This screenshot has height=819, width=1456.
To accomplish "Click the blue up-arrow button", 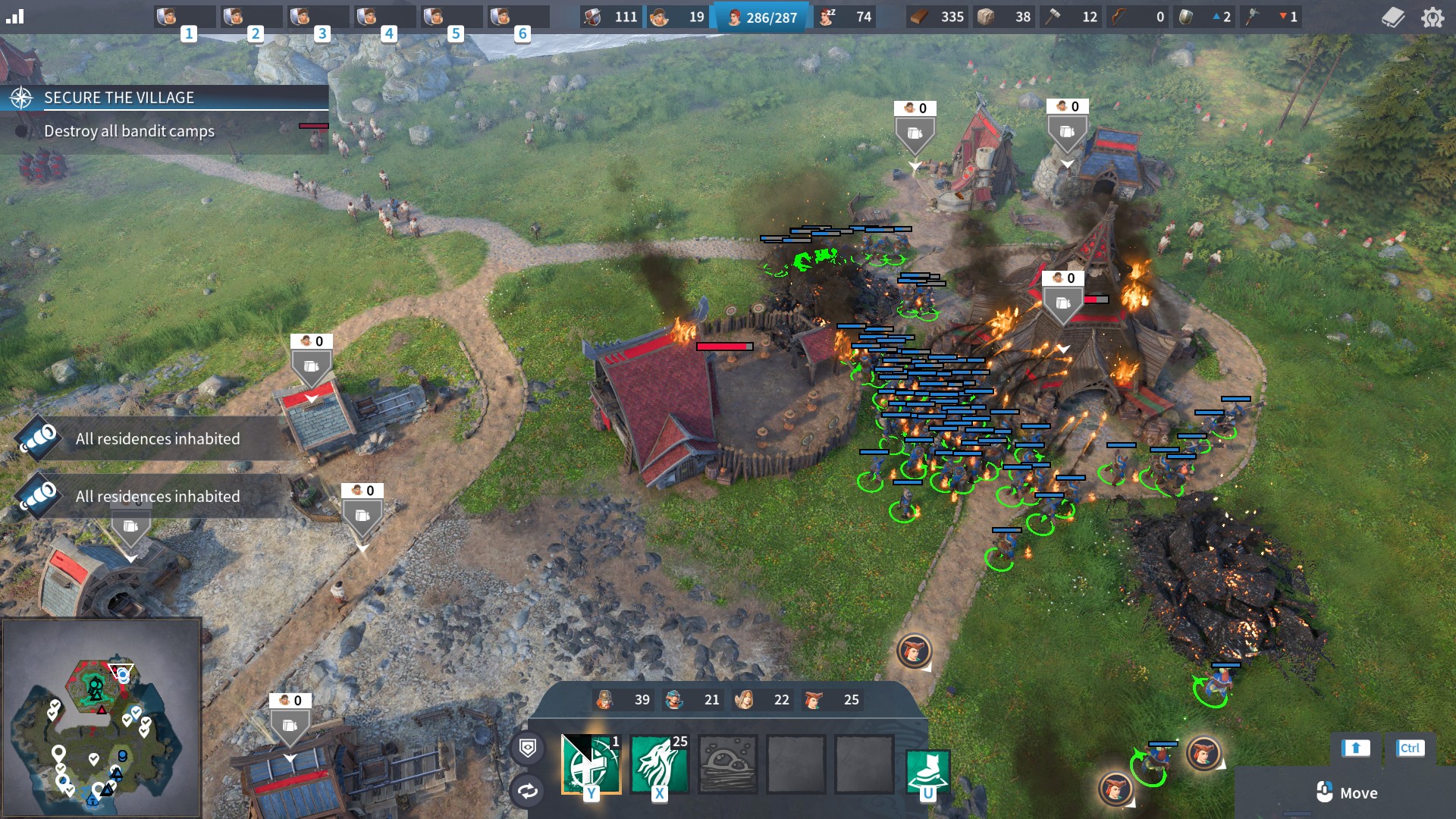I will (x=1356, y=748).
